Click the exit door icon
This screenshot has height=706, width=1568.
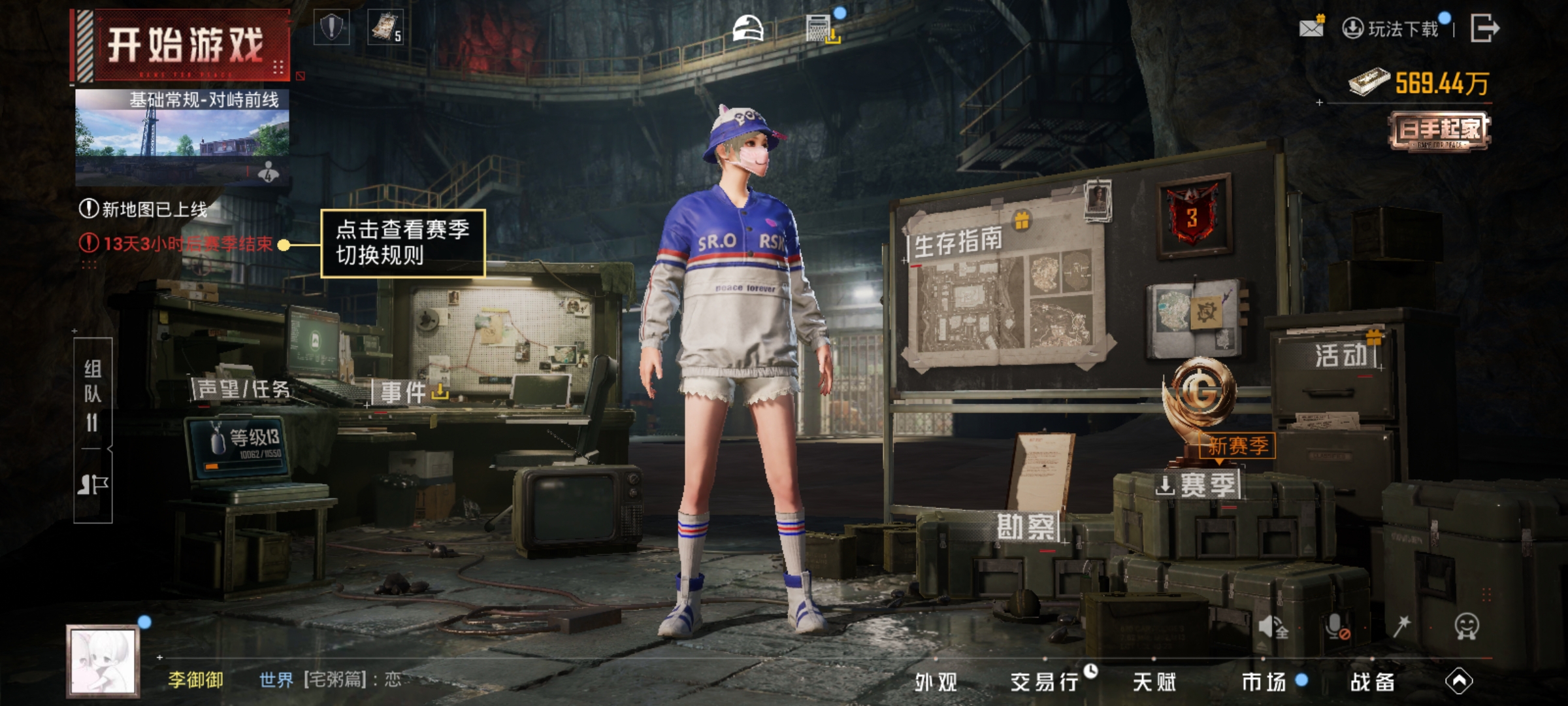click(x=1484, y=28)
